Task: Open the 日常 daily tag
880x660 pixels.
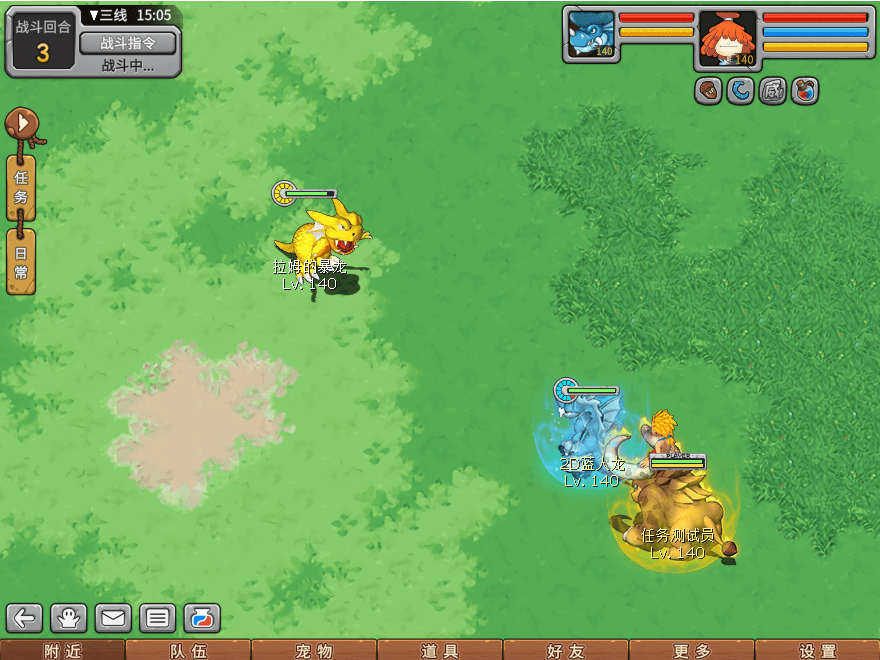Action: [21, 261]
